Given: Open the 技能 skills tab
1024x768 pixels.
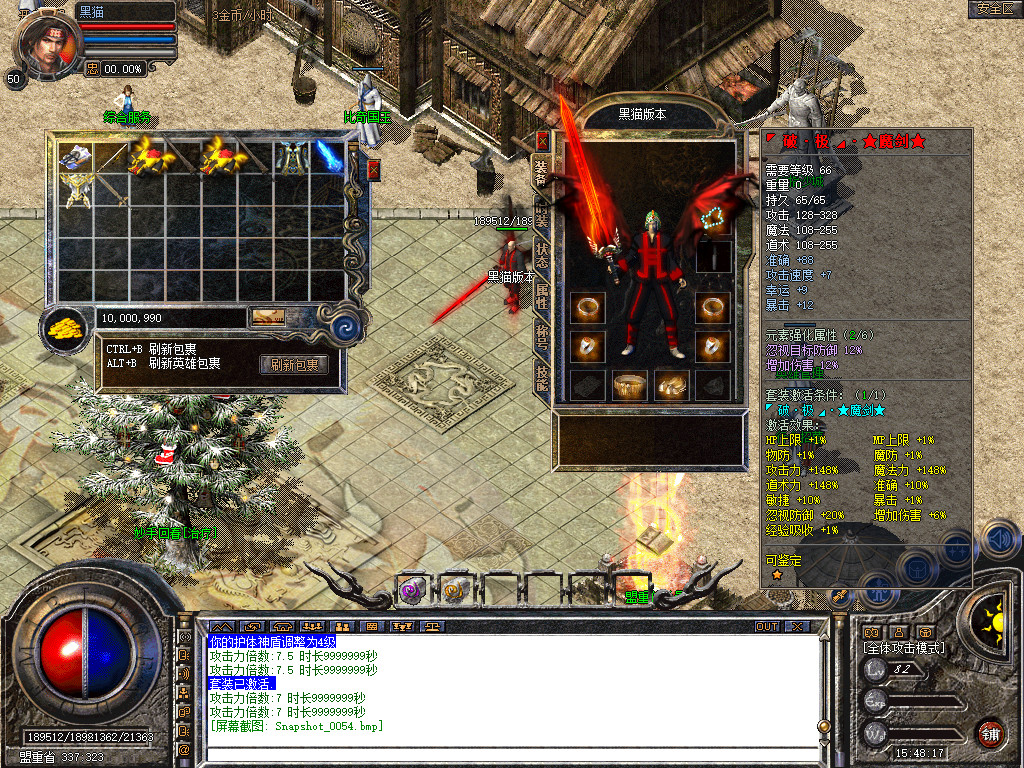Looking at the screenshot, I should point(541,378).
